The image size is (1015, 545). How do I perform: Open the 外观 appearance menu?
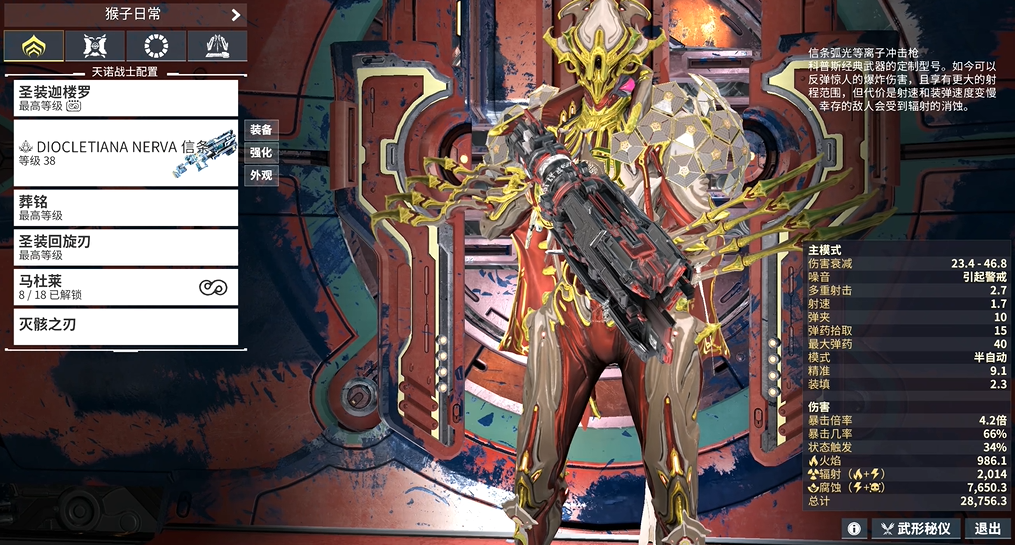261,176
